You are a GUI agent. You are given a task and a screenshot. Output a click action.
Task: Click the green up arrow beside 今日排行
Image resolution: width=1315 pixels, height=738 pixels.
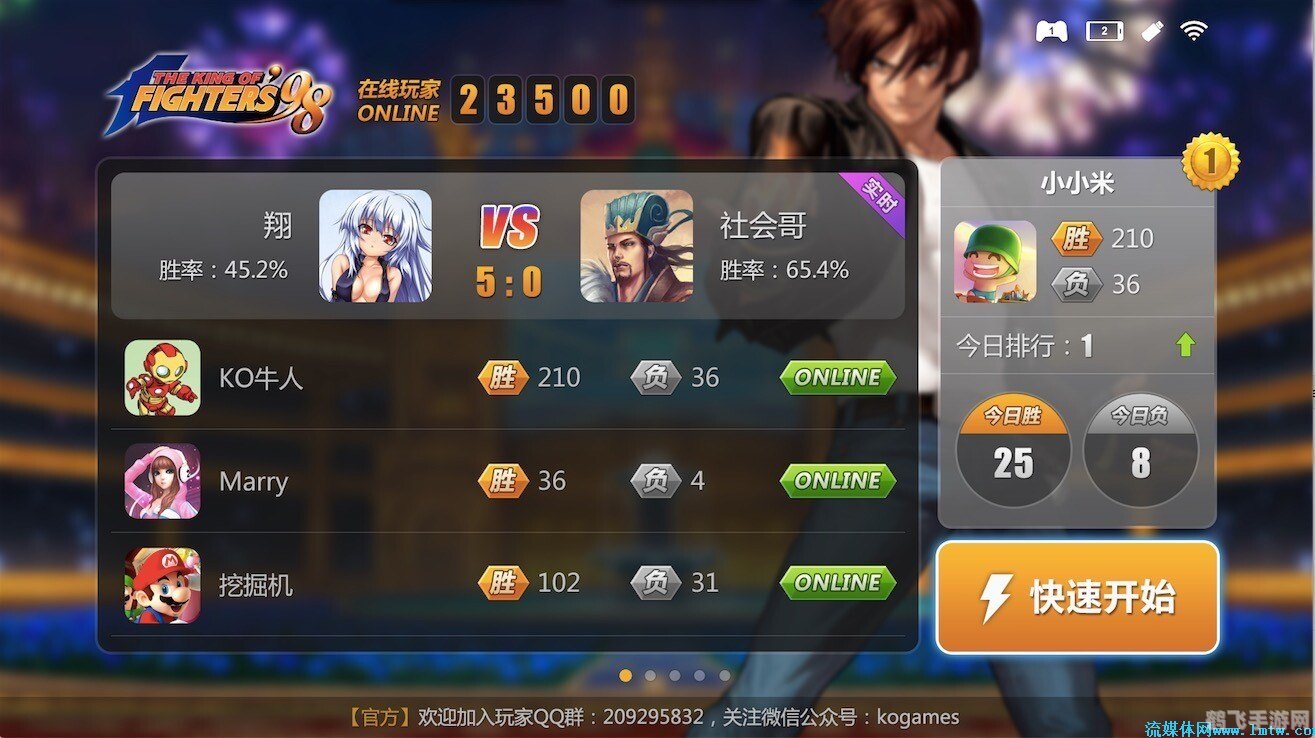(1185, 344)
